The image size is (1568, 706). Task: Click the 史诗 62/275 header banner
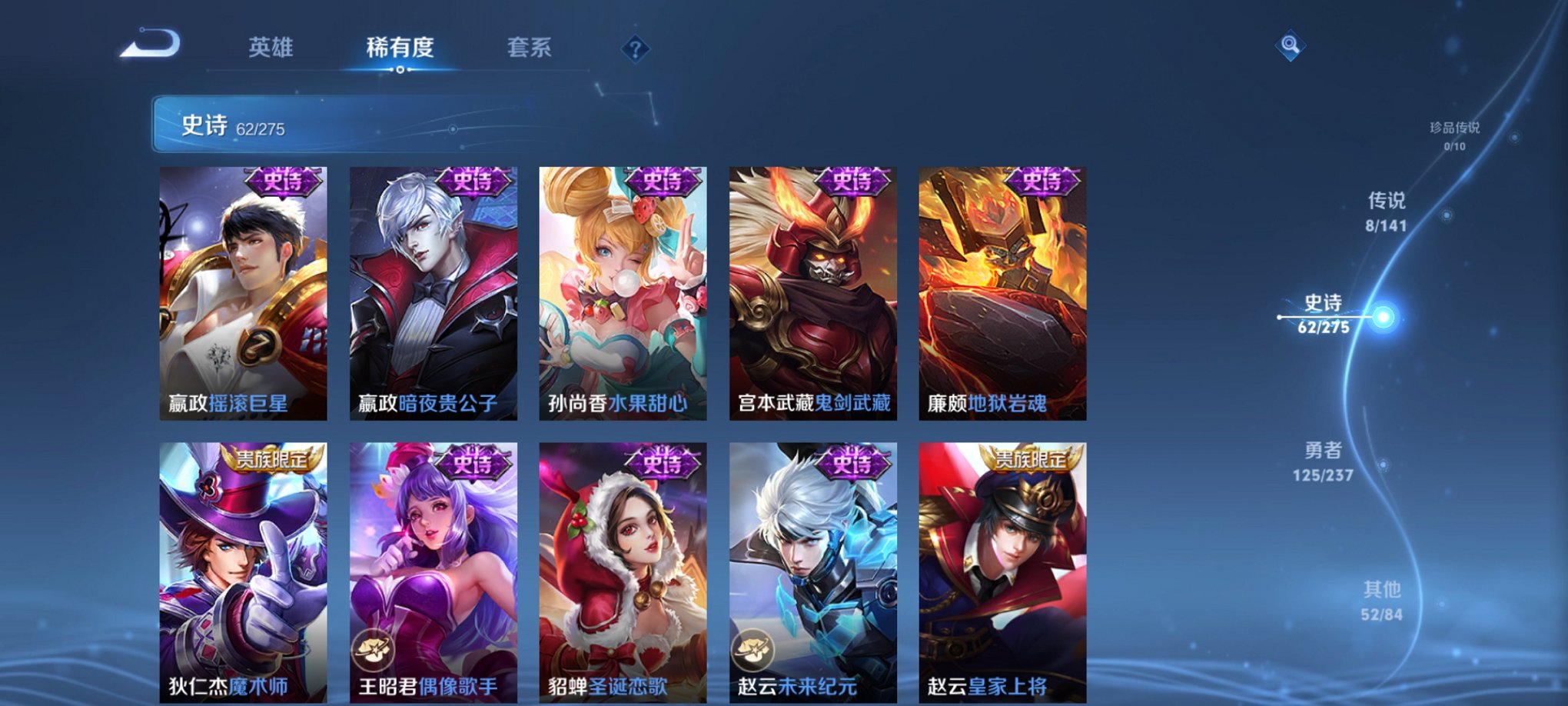pos(231,125)
